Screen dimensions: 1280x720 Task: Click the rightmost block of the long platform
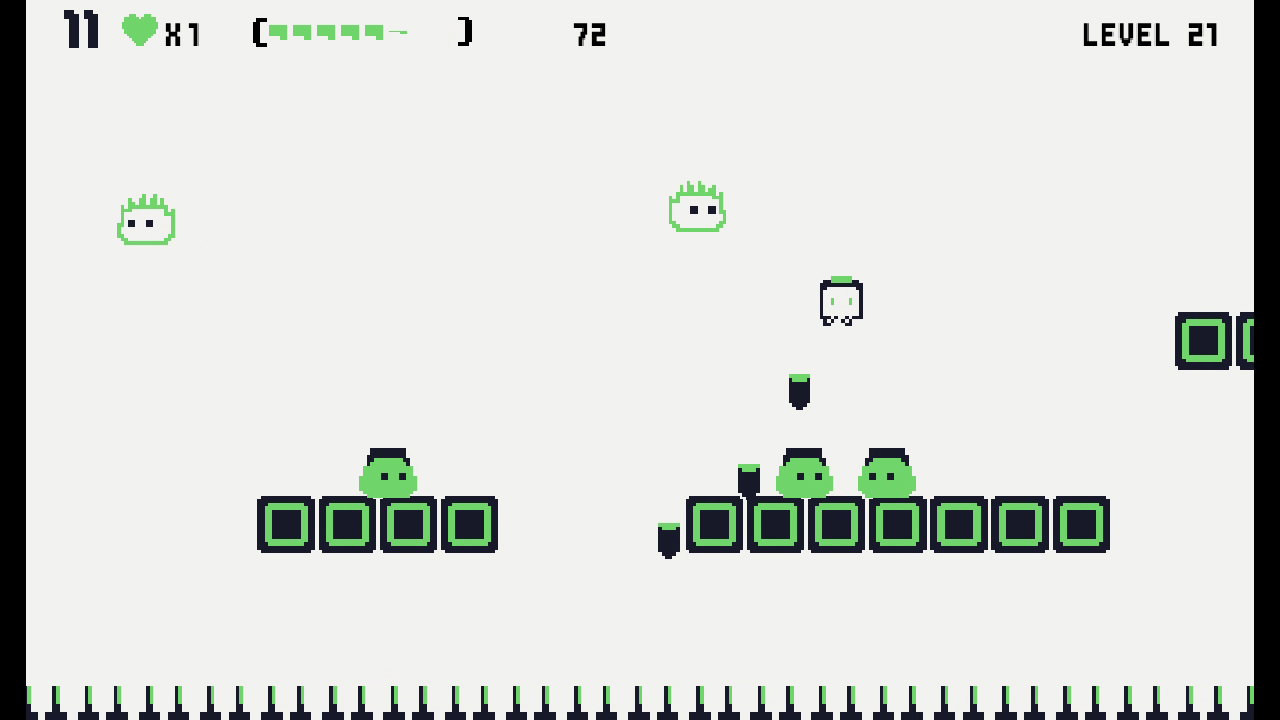(x=1082, y=523)
